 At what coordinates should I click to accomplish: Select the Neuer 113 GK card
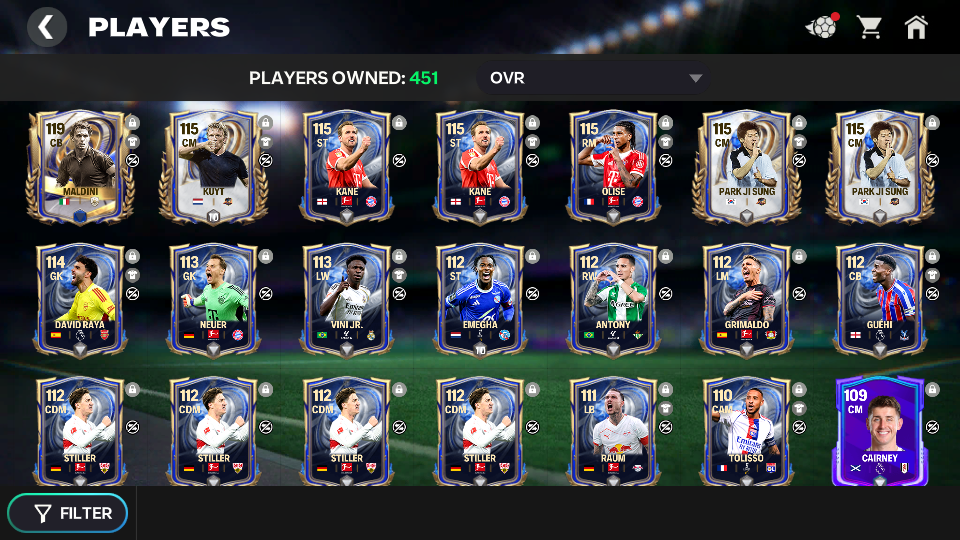click(x=213, y=299)
